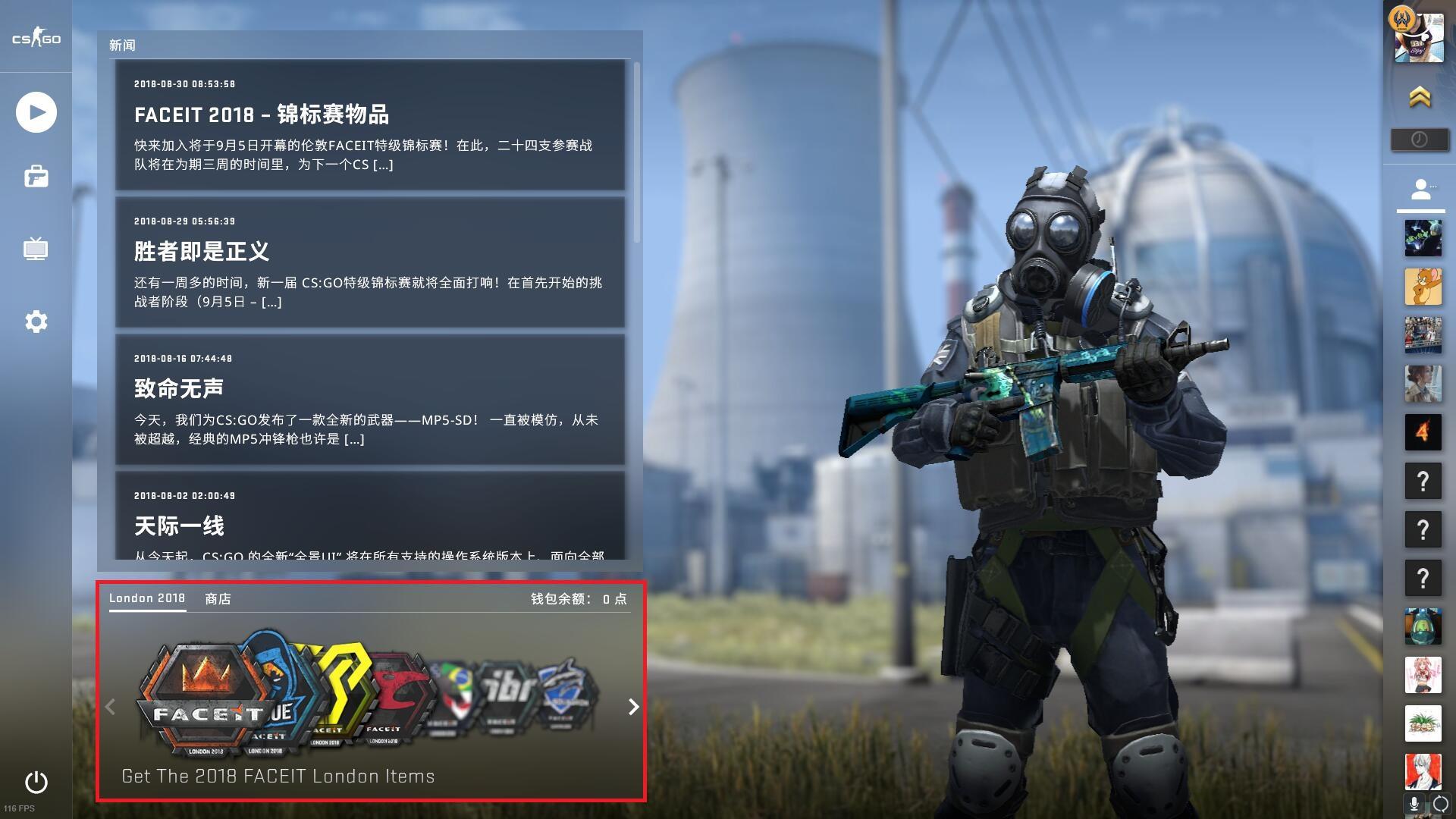Open the friends list tab icon
1456x819 pixels.
pos(1420,190)
